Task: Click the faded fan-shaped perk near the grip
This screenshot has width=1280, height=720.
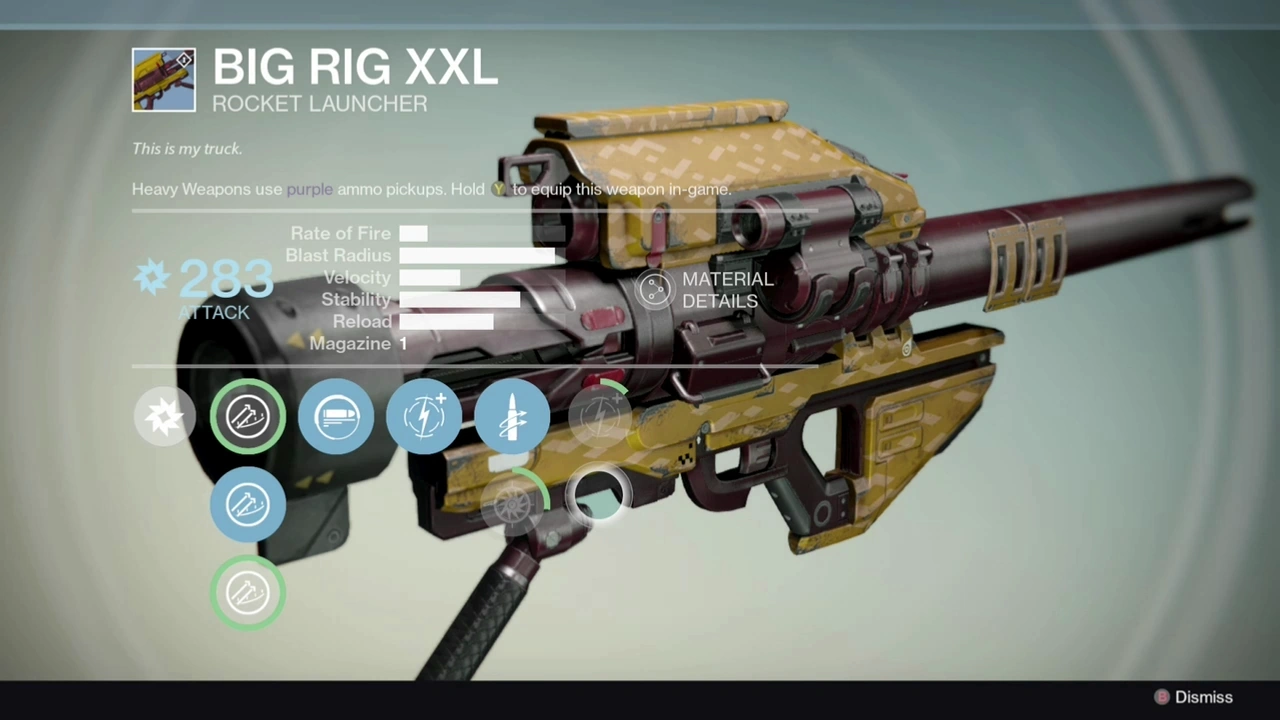Action: click(515, 505)
